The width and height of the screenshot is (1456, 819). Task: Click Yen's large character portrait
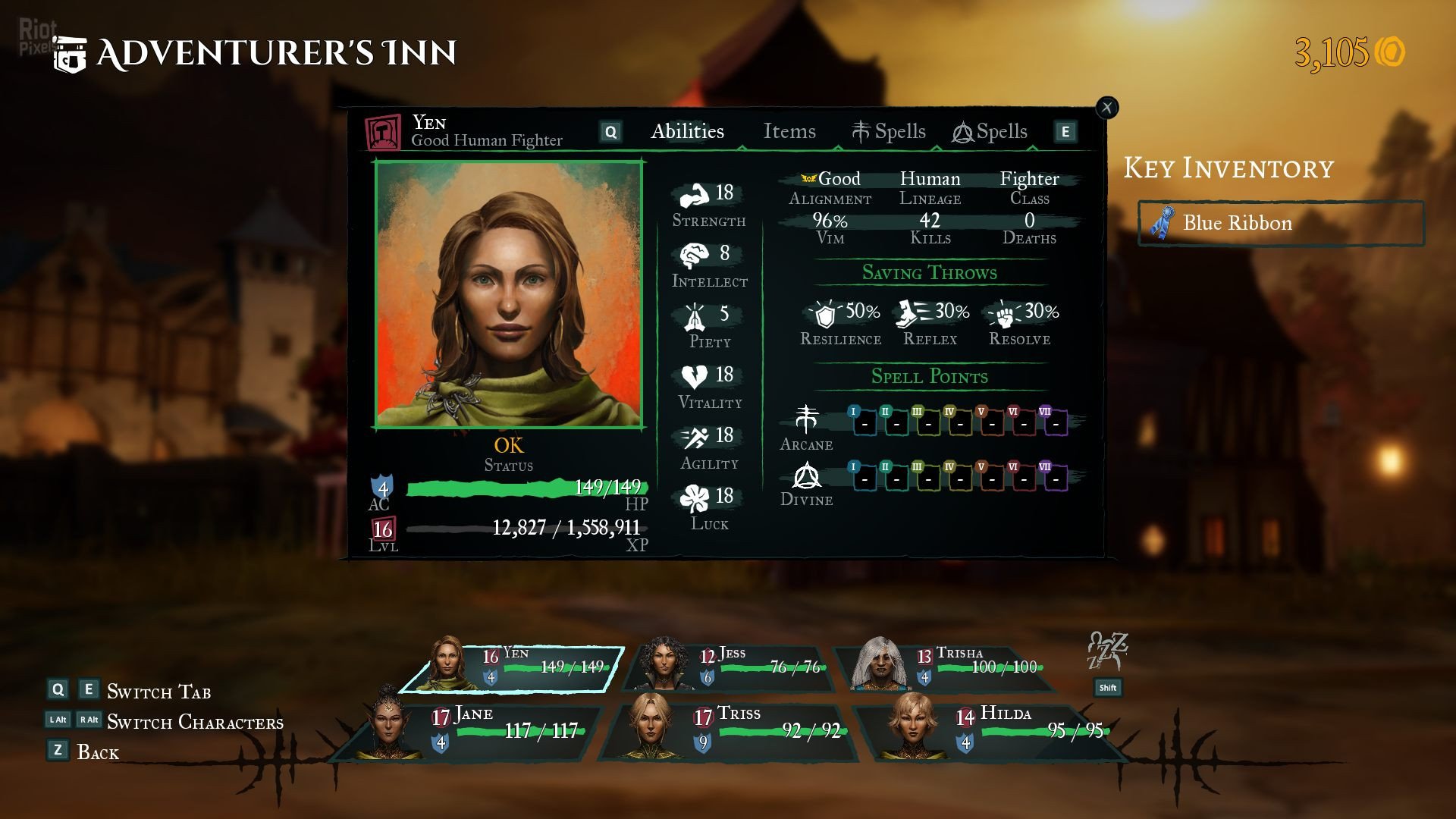509,294
